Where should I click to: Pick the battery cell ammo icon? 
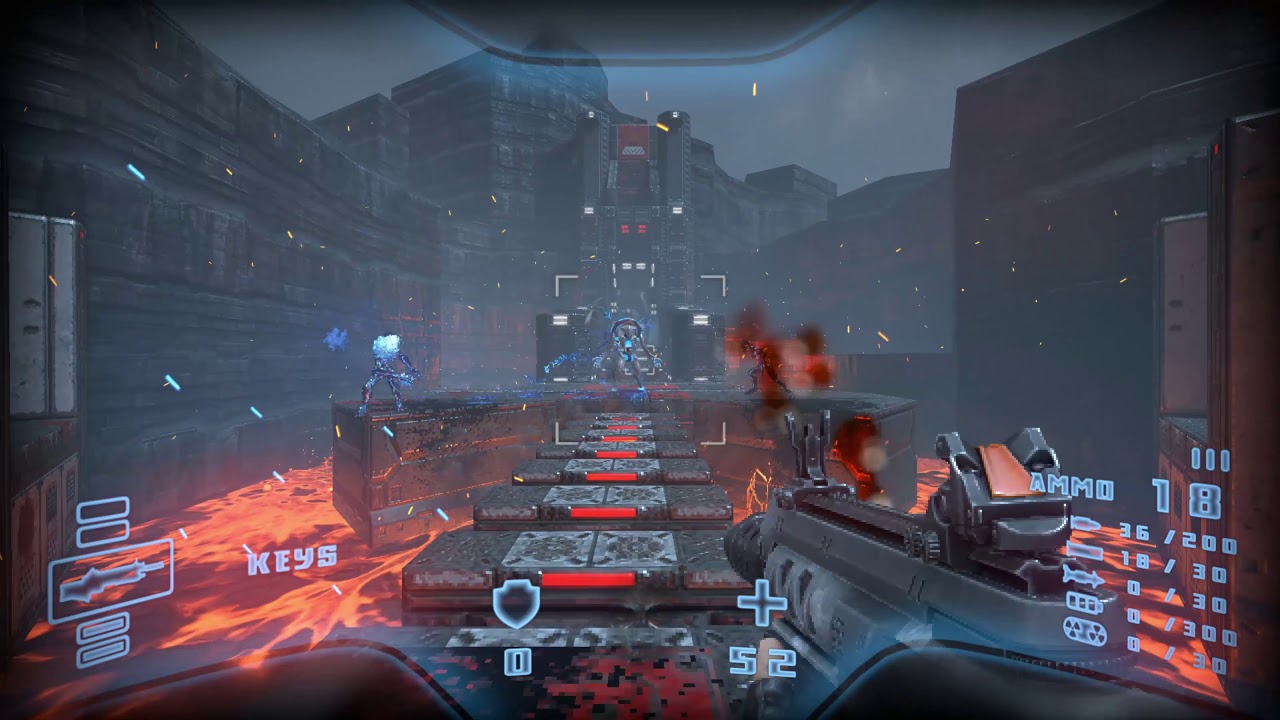1084,603
